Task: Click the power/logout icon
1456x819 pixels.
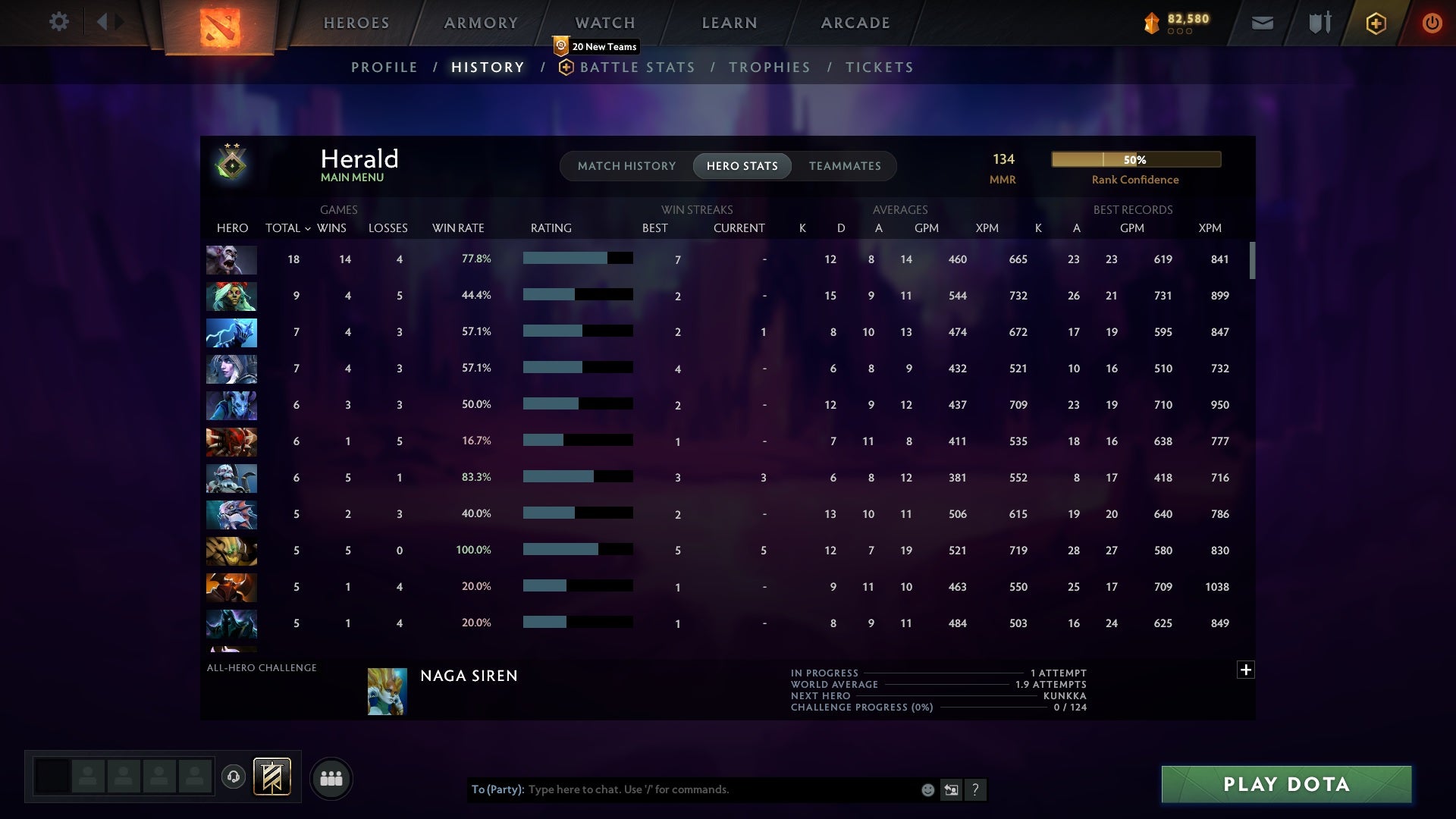Action: tap(1432, 22)
